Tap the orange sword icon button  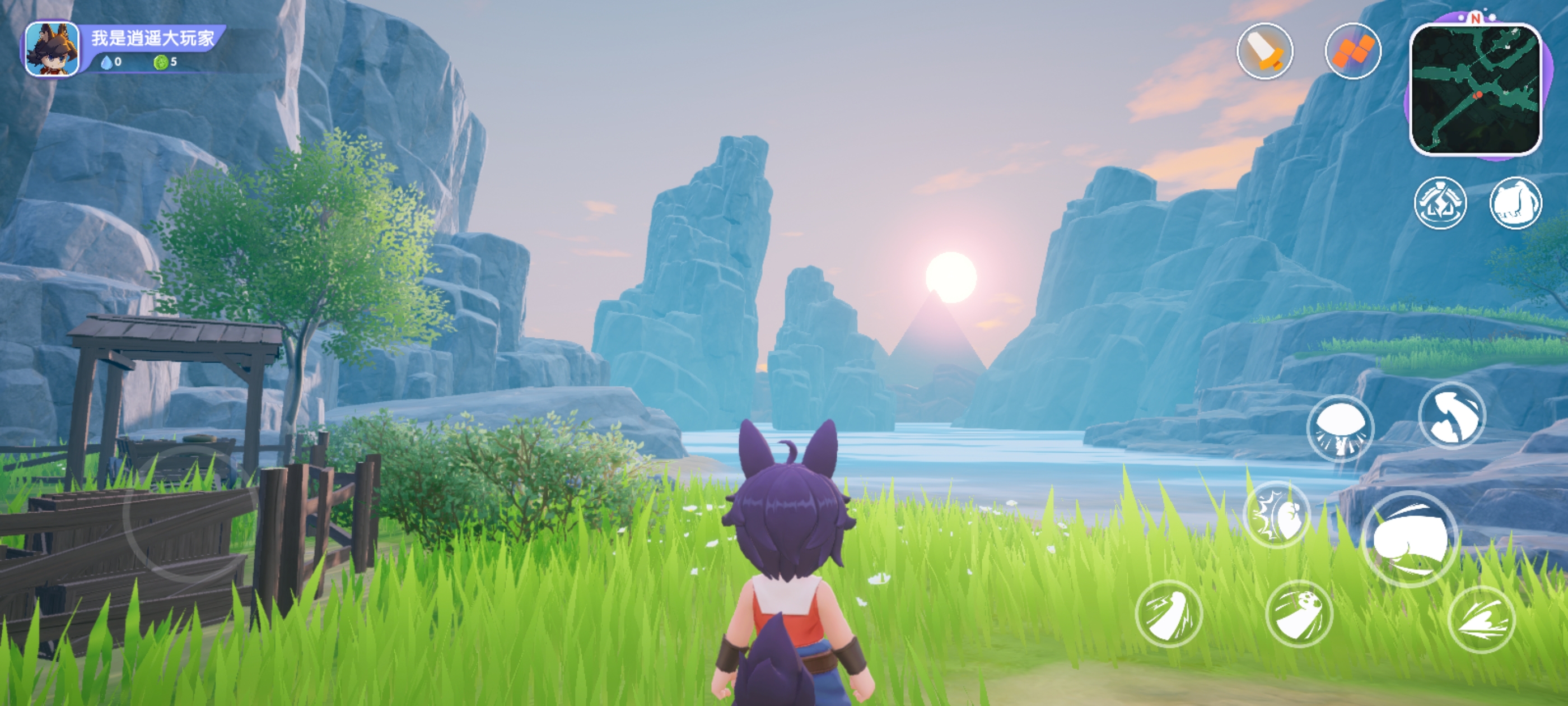point(1264,51)
